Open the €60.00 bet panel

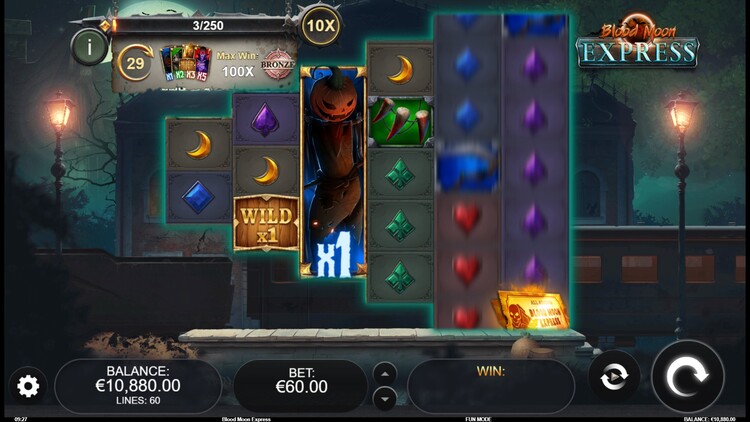pos(300,385)
